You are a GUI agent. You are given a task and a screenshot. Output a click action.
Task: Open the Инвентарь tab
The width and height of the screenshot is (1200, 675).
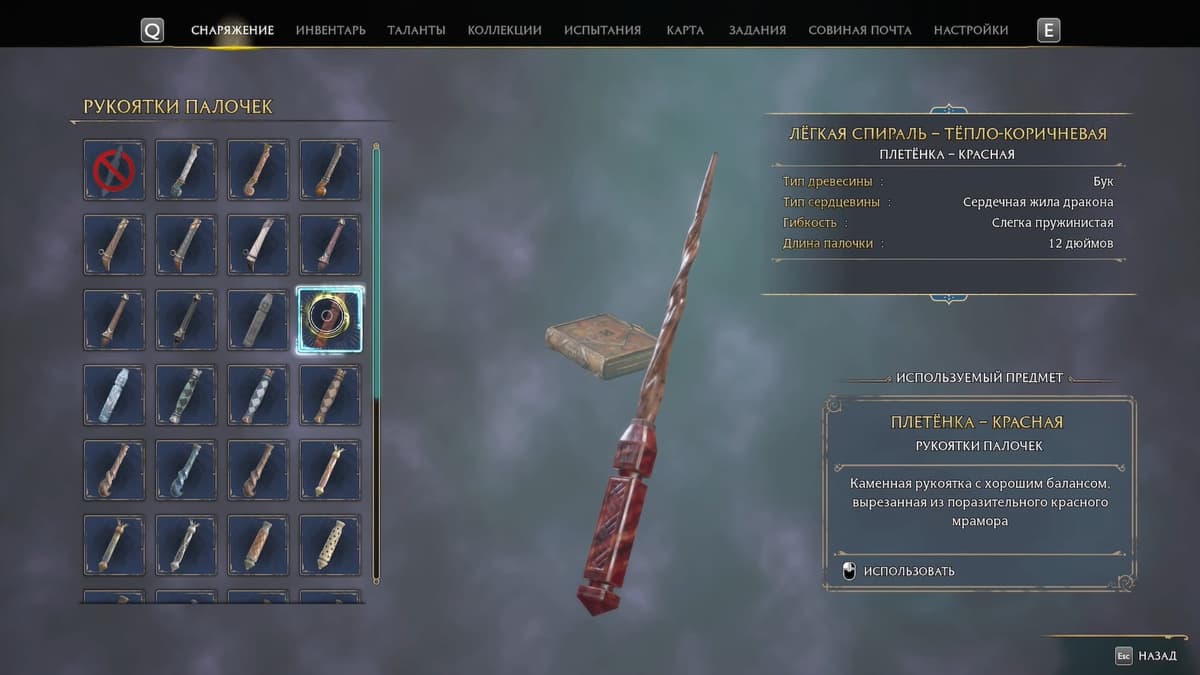point(330,30)
